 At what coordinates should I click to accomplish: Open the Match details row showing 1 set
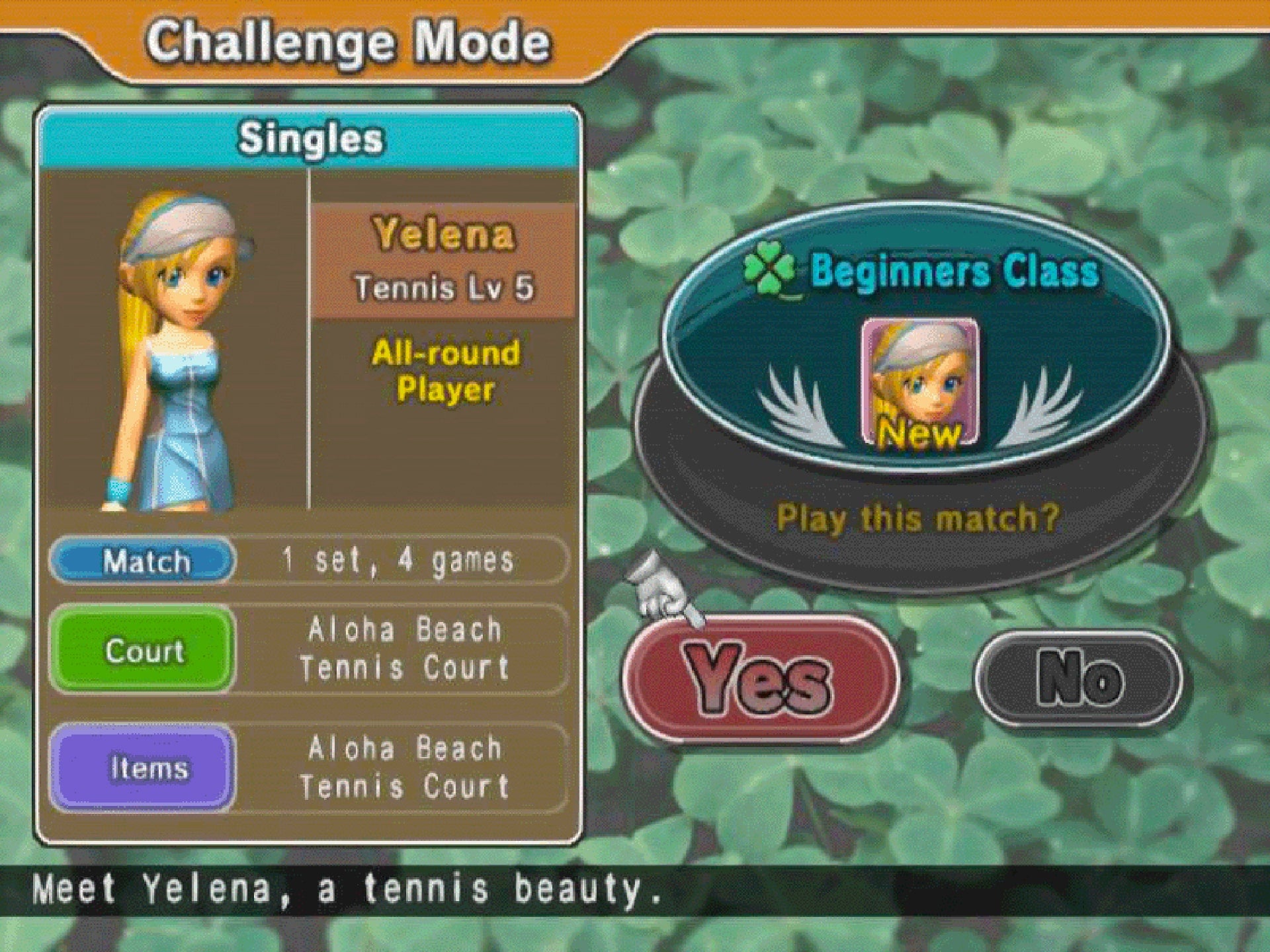[397, 561]
